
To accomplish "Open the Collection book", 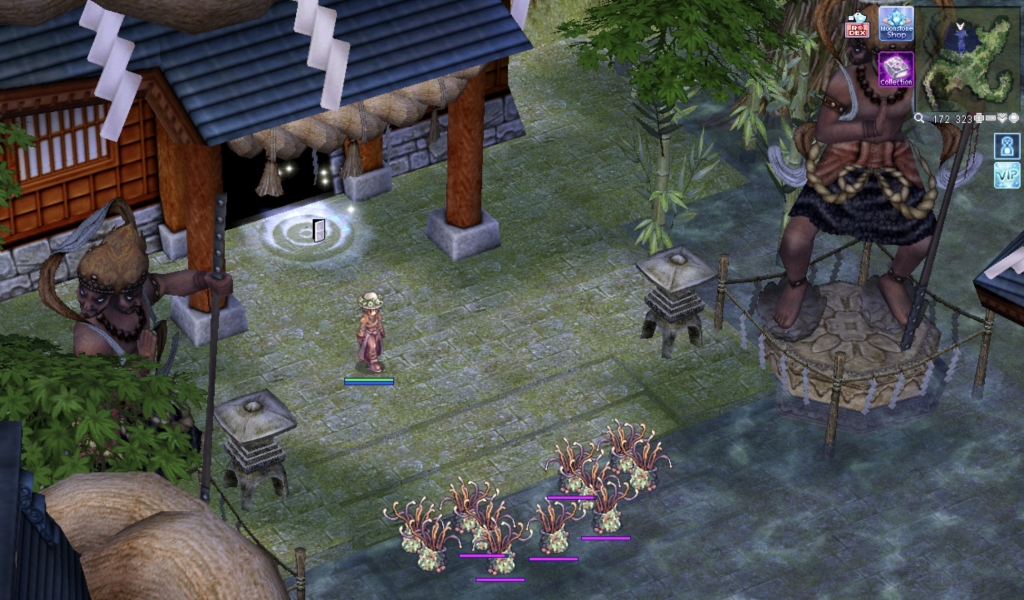I will coord(896,69).
